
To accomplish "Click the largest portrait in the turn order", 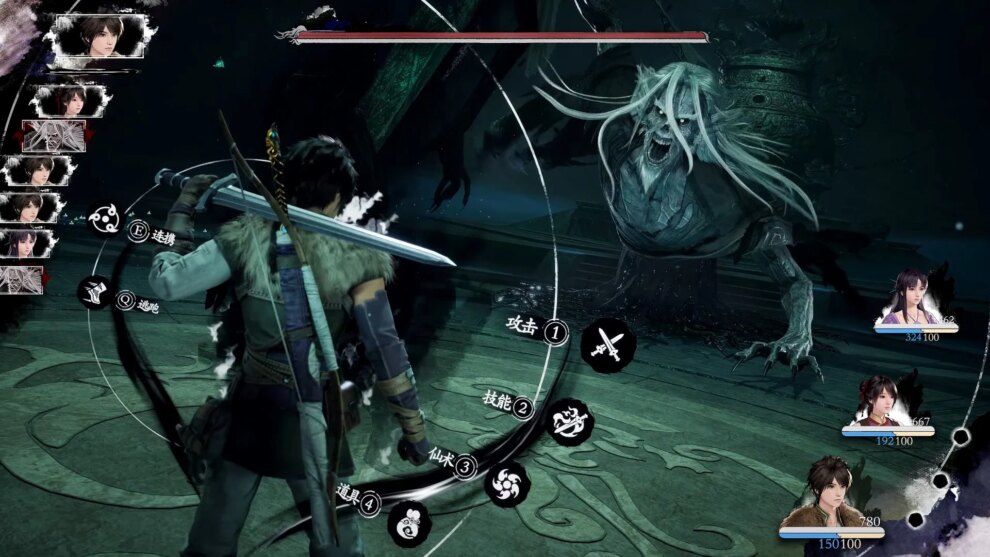I will pyautogui.click(x=97, y=36).
